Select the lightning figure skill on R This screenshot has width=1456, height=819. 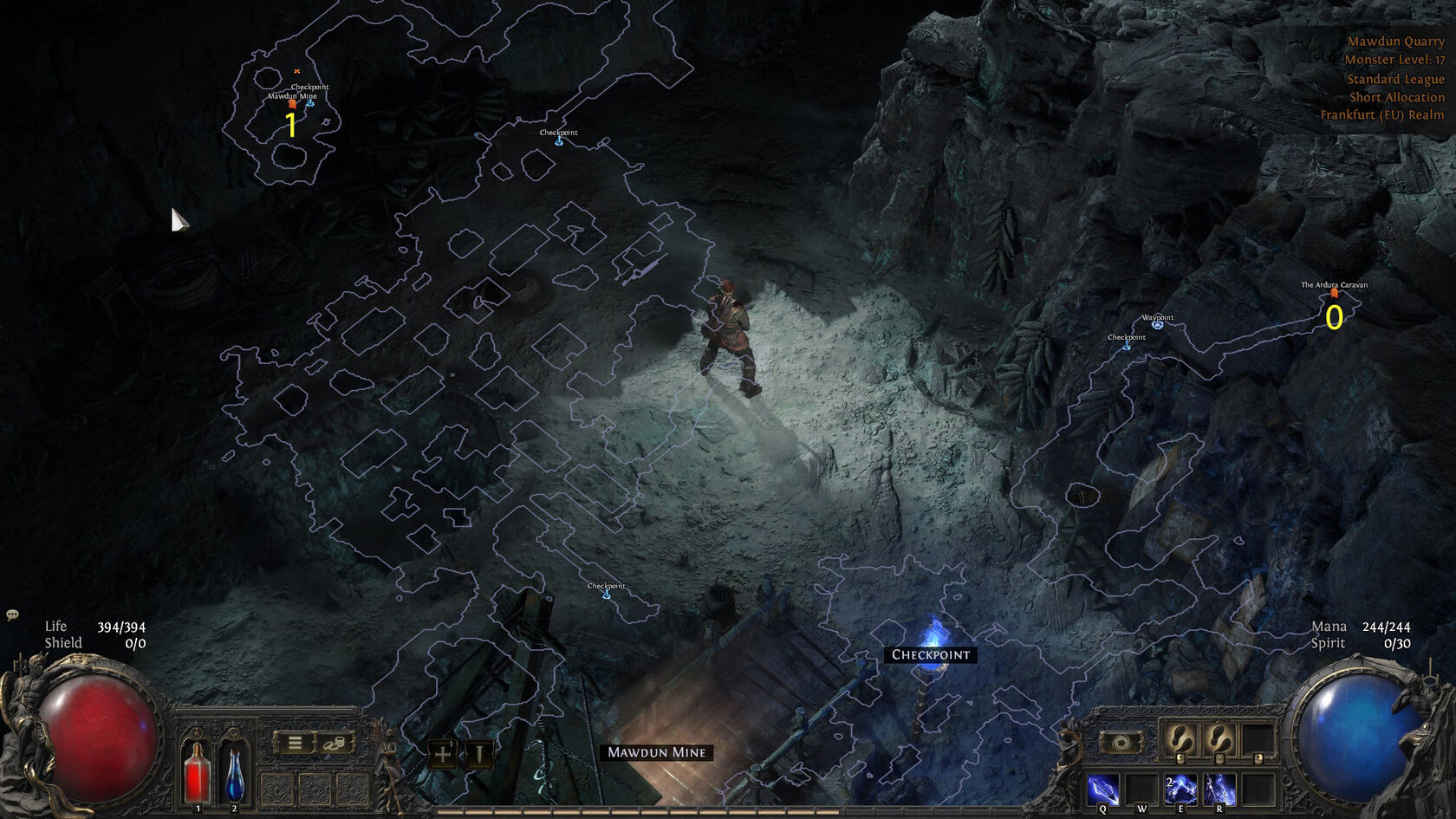[x=1219, y=790]
